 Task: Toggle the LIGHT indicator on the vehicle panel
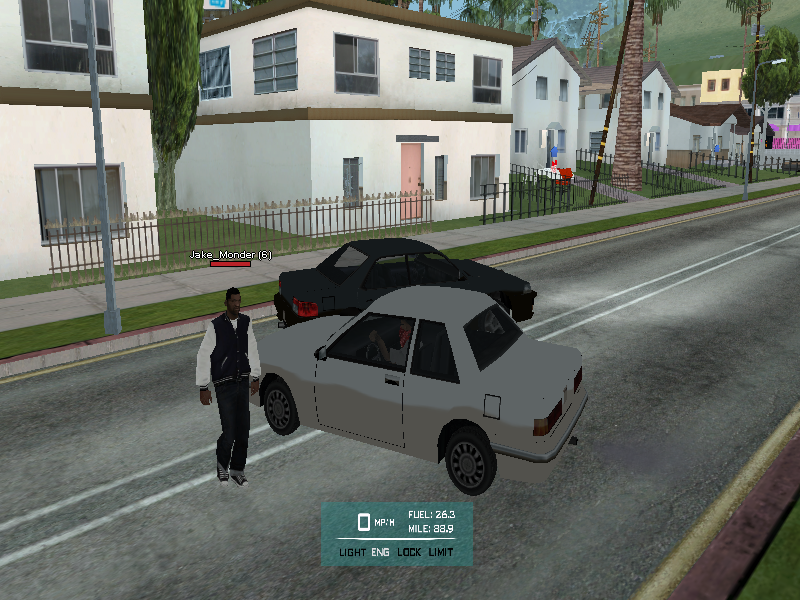[x=352, y=552]
